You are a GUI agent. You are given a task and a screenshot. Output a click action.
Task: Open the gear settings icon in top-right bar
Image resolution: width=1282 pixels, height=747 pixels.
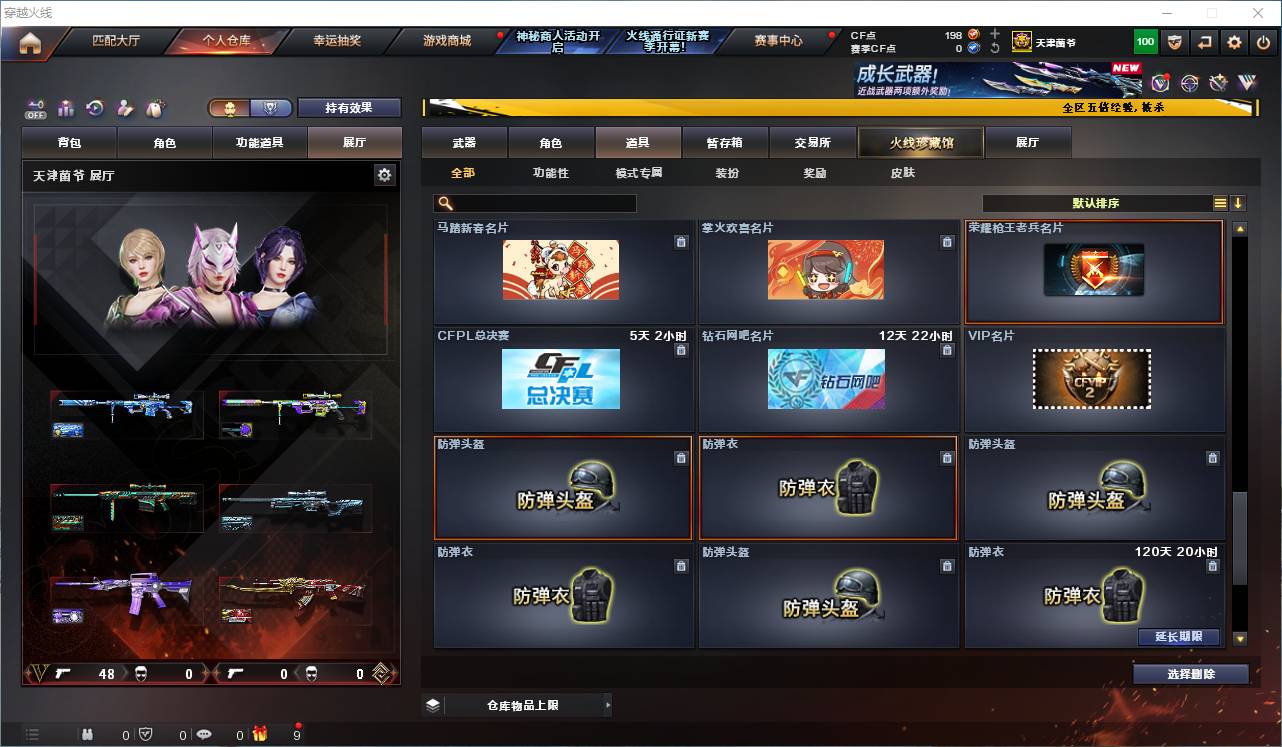coord(1233,42)
